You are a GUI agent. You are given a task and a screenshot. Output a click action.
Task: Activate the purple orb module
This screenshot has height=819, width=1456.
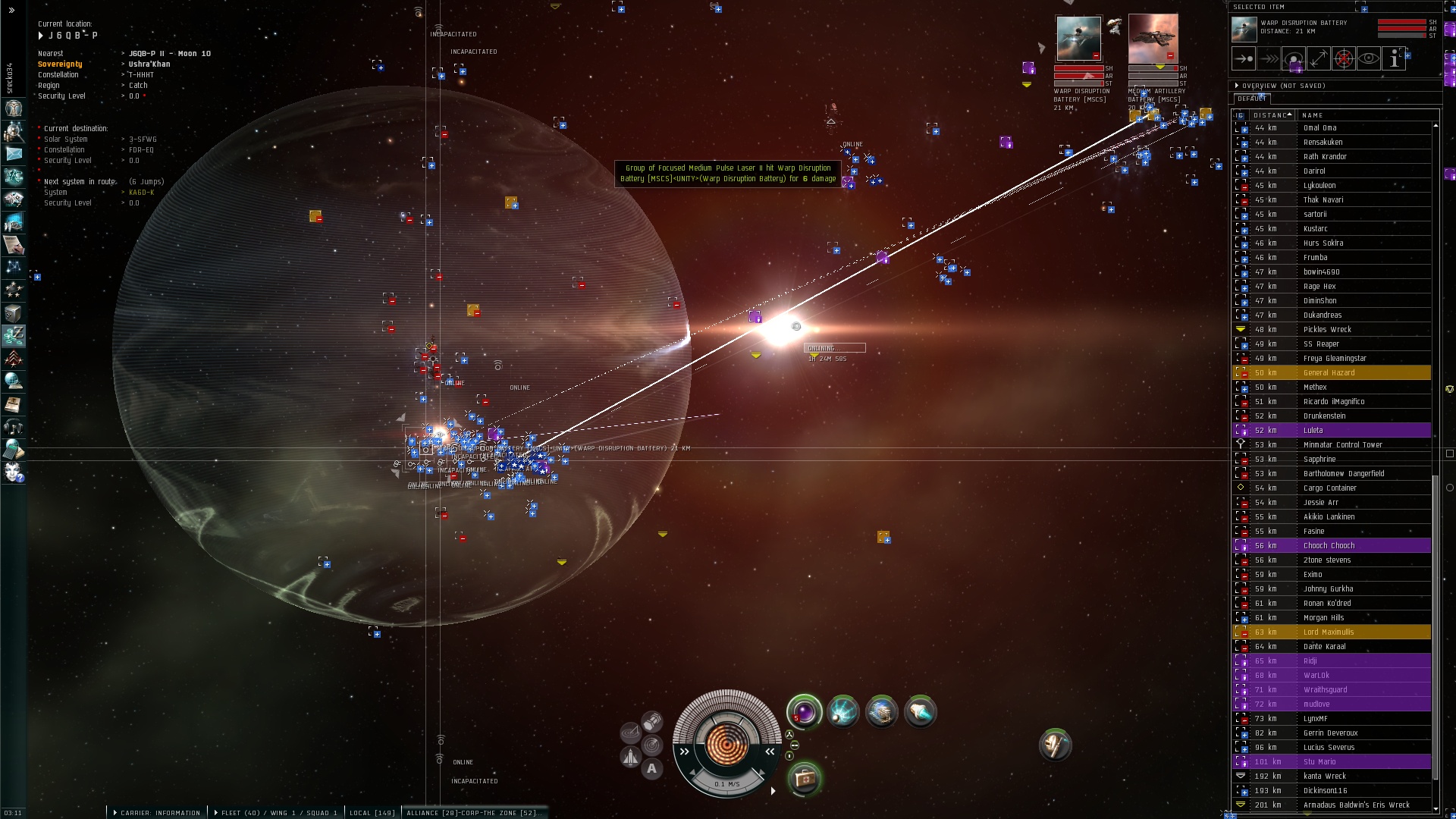click(804, 713)
